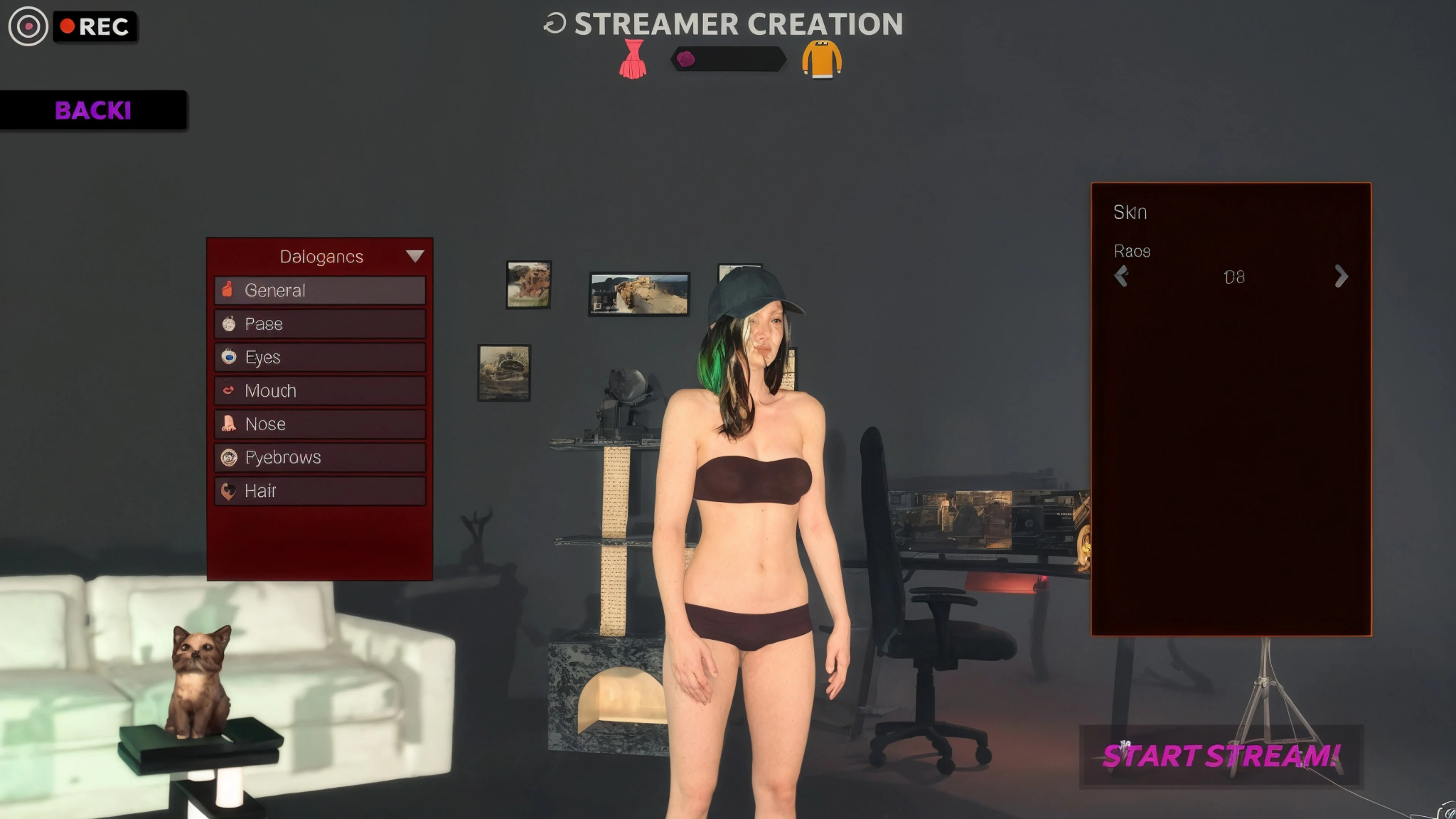Click the camera target icon top-left
Screen dimensions: 1456x819
click(x=28, y=26)
